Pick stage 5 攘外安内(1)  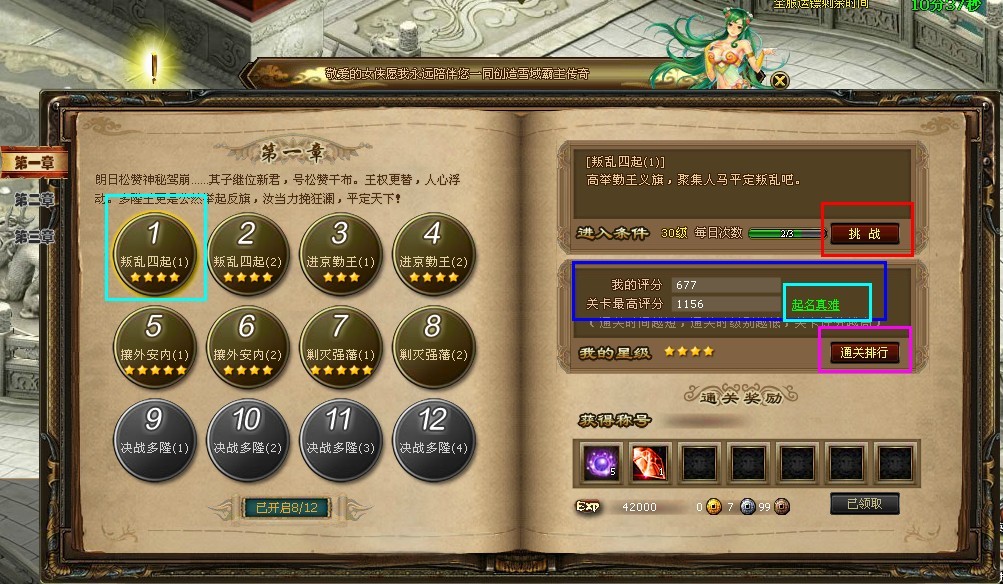[153, 340]
